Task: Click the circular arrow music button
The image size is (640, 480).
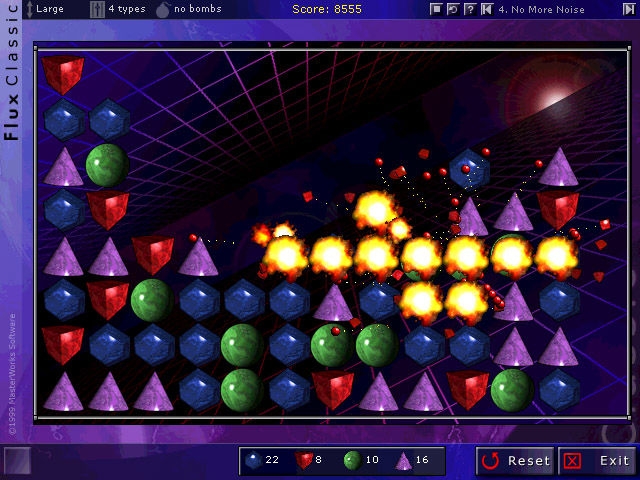Action: coord(452,9)
